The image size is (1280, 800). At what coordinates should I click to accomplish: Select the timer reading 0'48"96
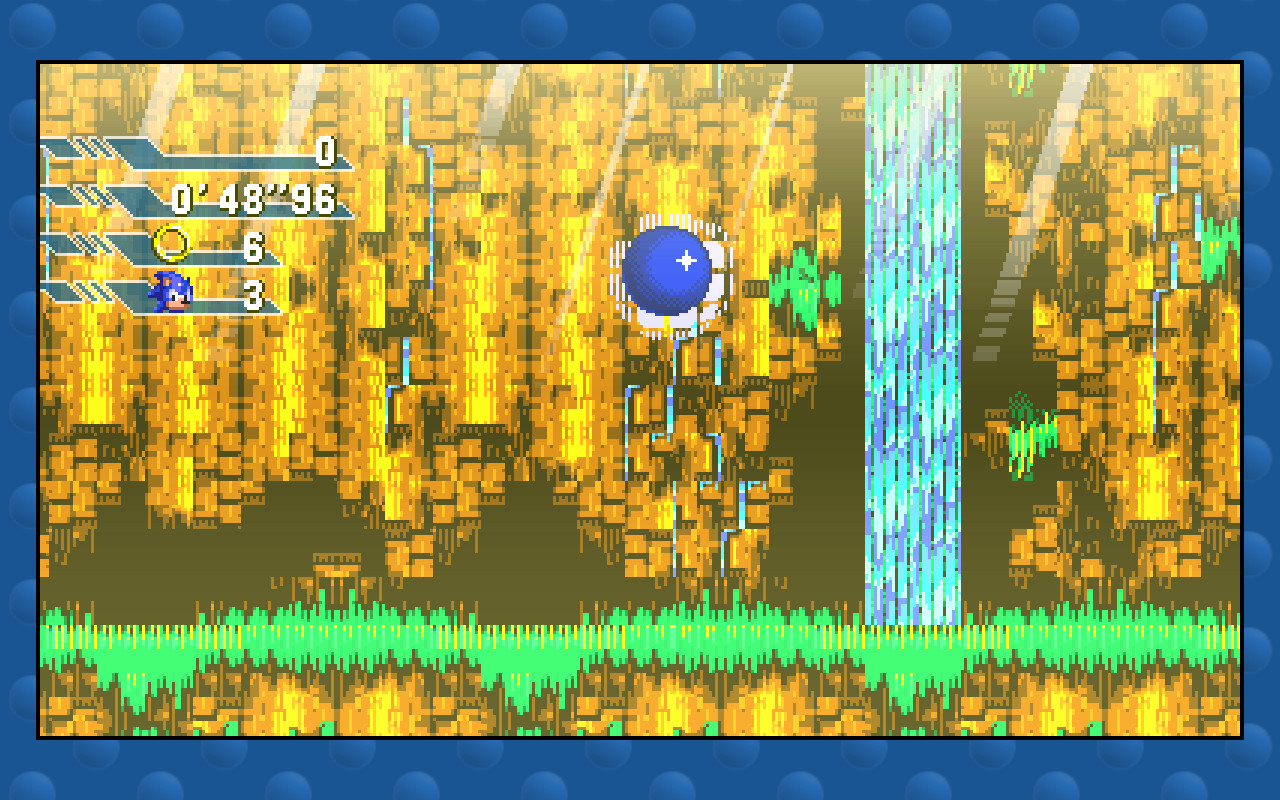255,197
